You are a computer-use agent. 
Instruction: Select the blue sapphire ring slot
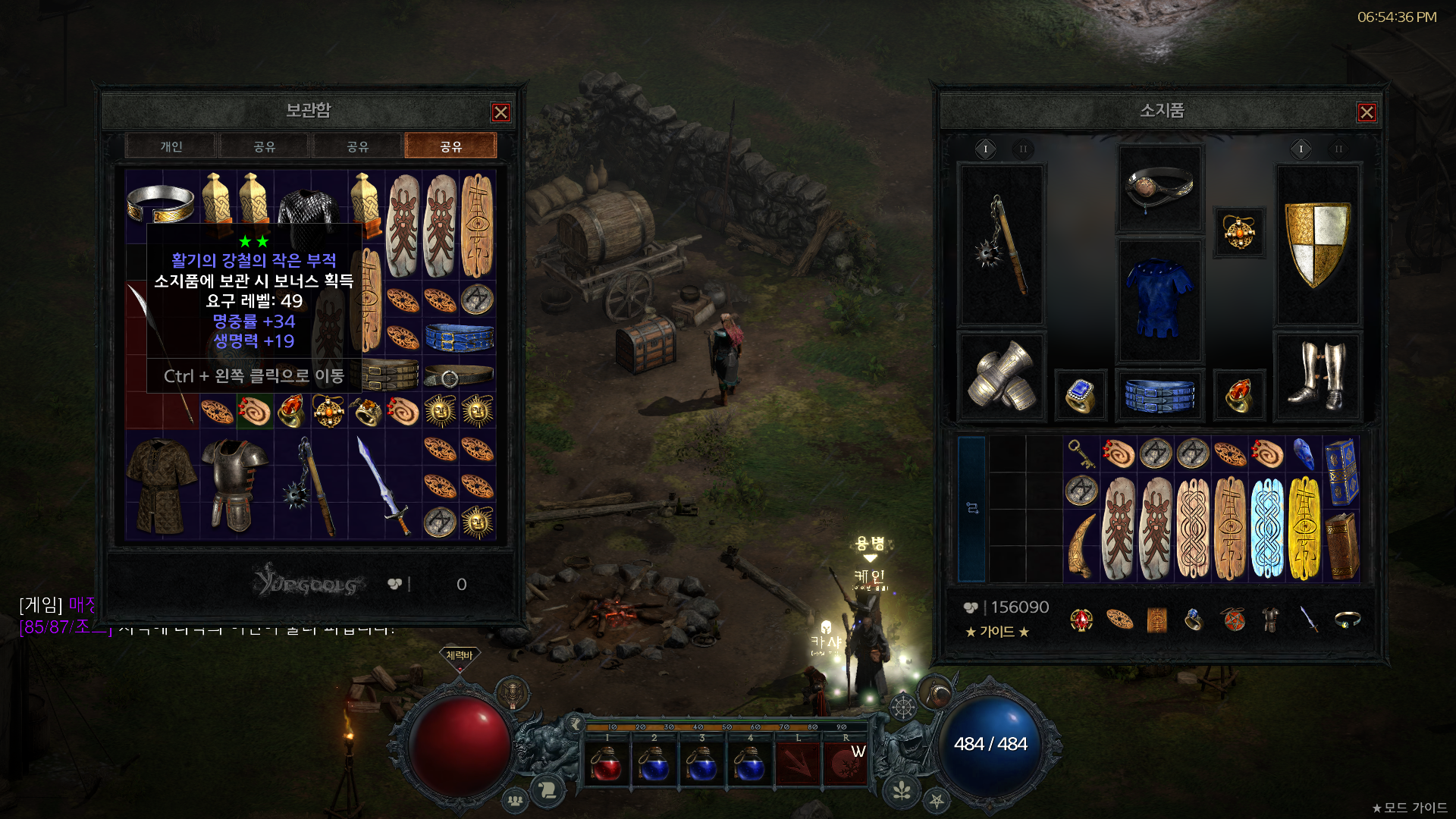1081,394
